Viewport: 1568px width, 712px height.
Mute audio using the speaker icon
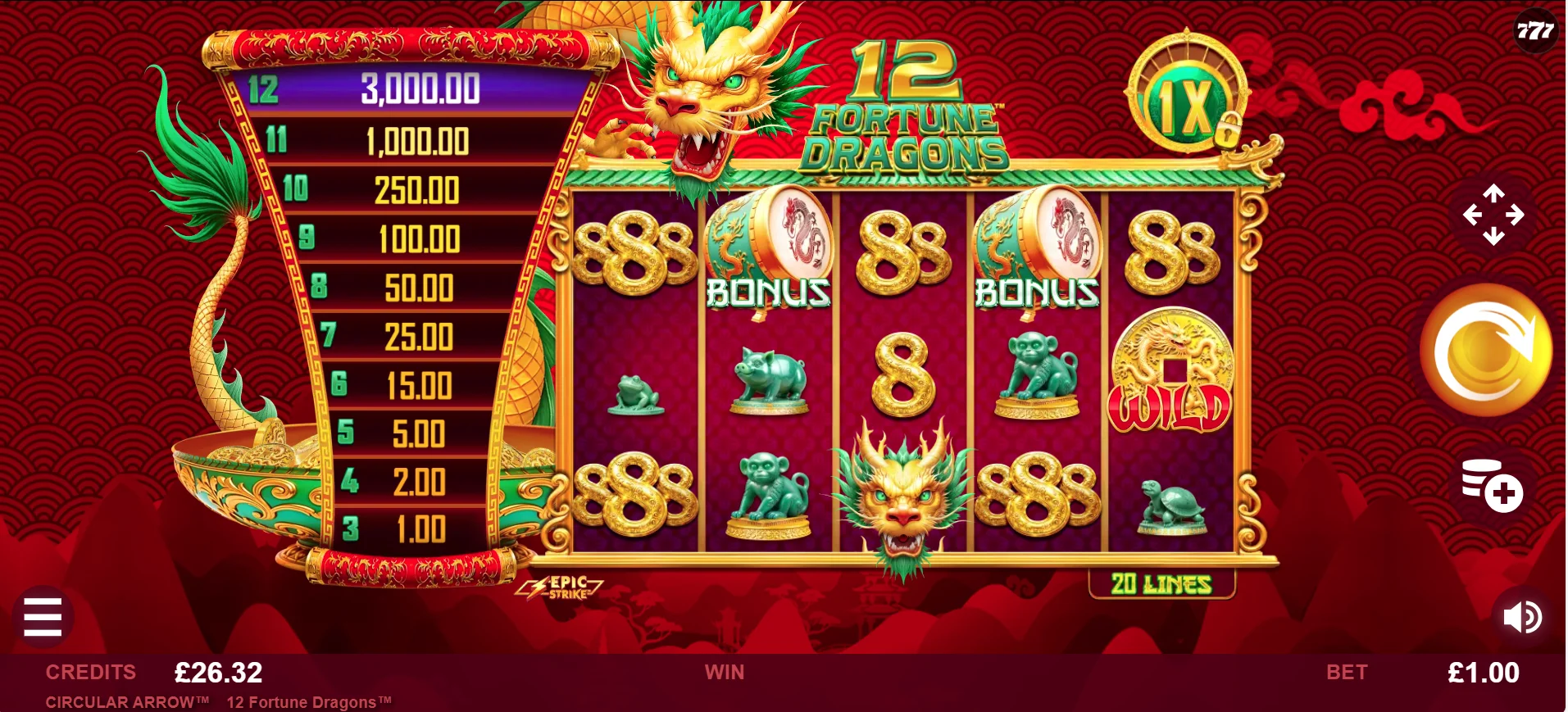[1522, 617]
